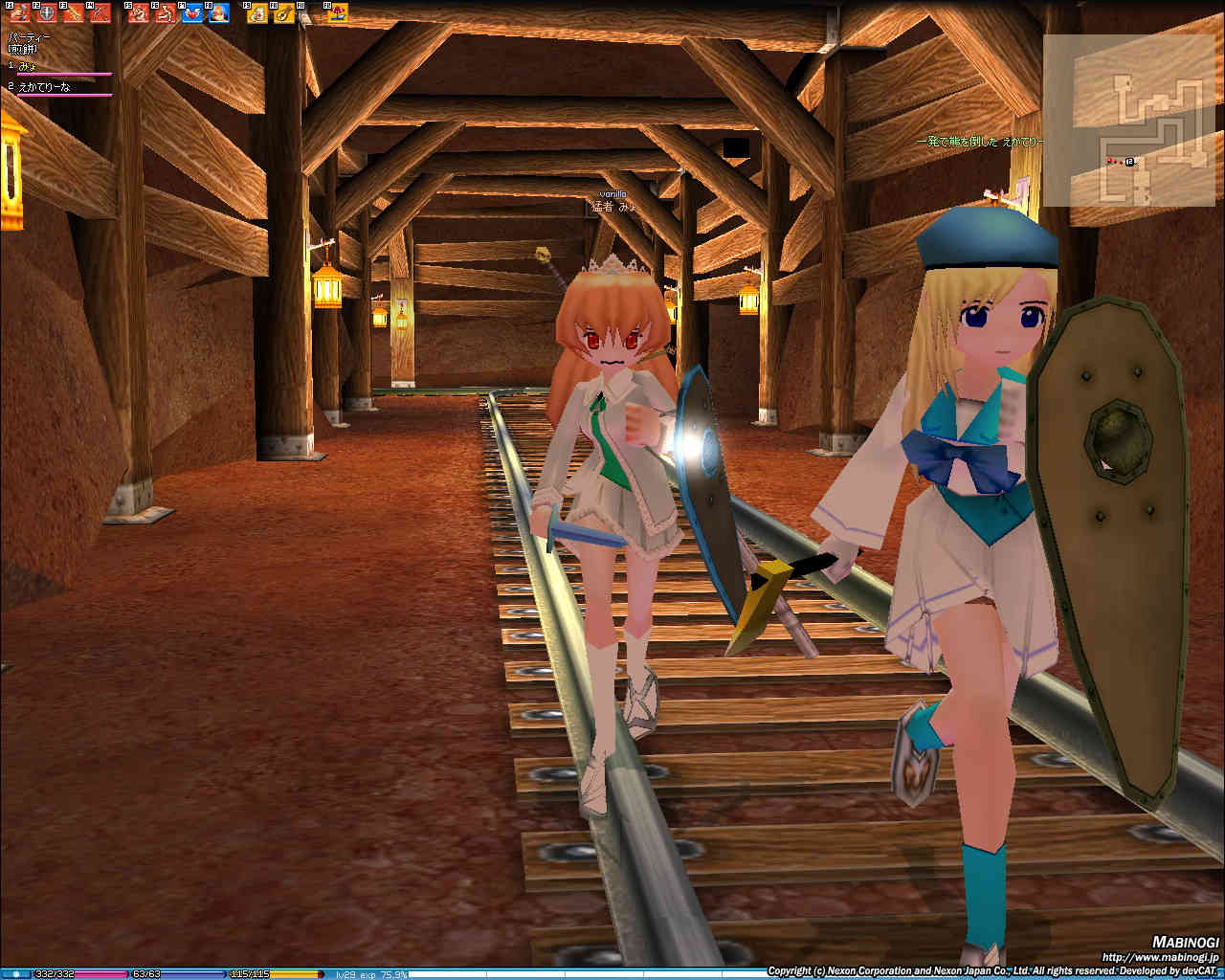Screen dimensions: 1225x980
Task: Activate the F7 winged heart skill
Action: coord(192,13)
